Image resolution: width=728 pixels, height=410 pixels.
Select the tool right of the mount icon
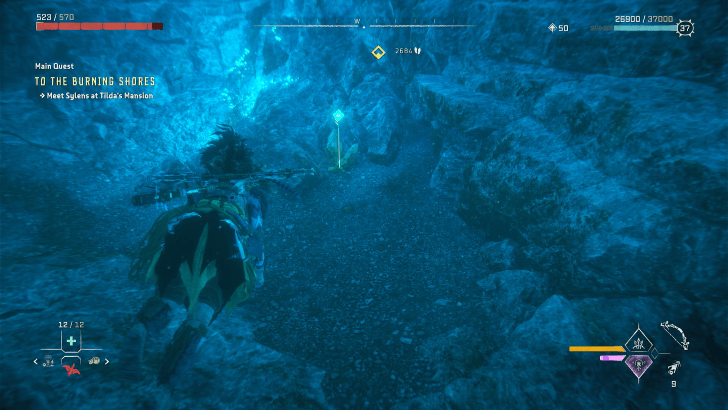(x=94, y=361)
